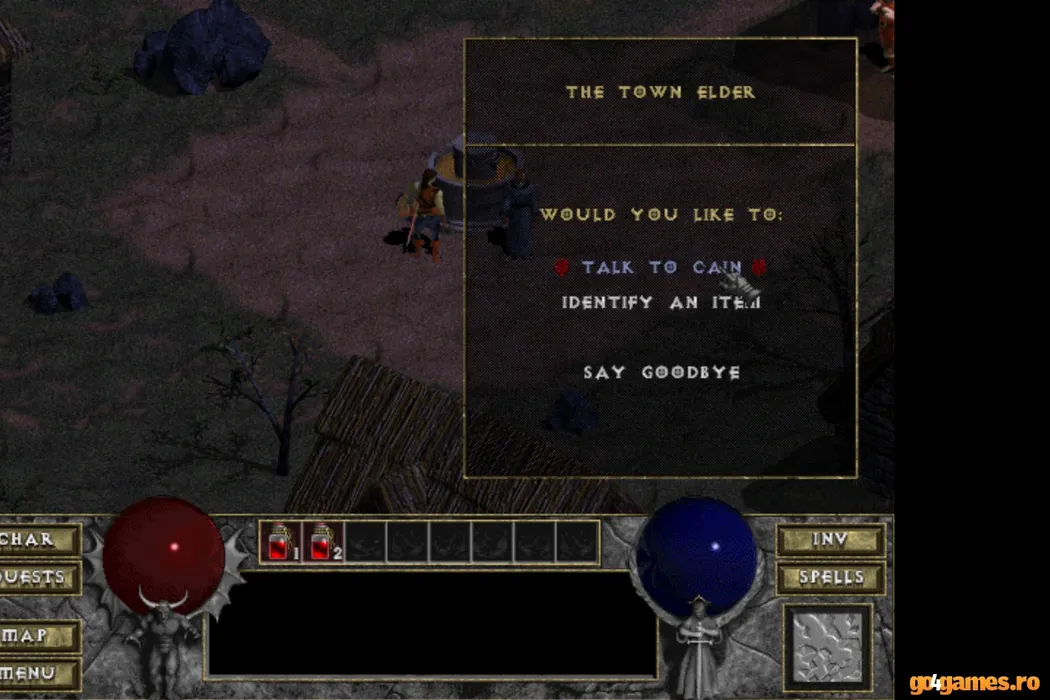The image size is (1050, 700).
Task: Select Identify an Item option
Action: [661, 301]
